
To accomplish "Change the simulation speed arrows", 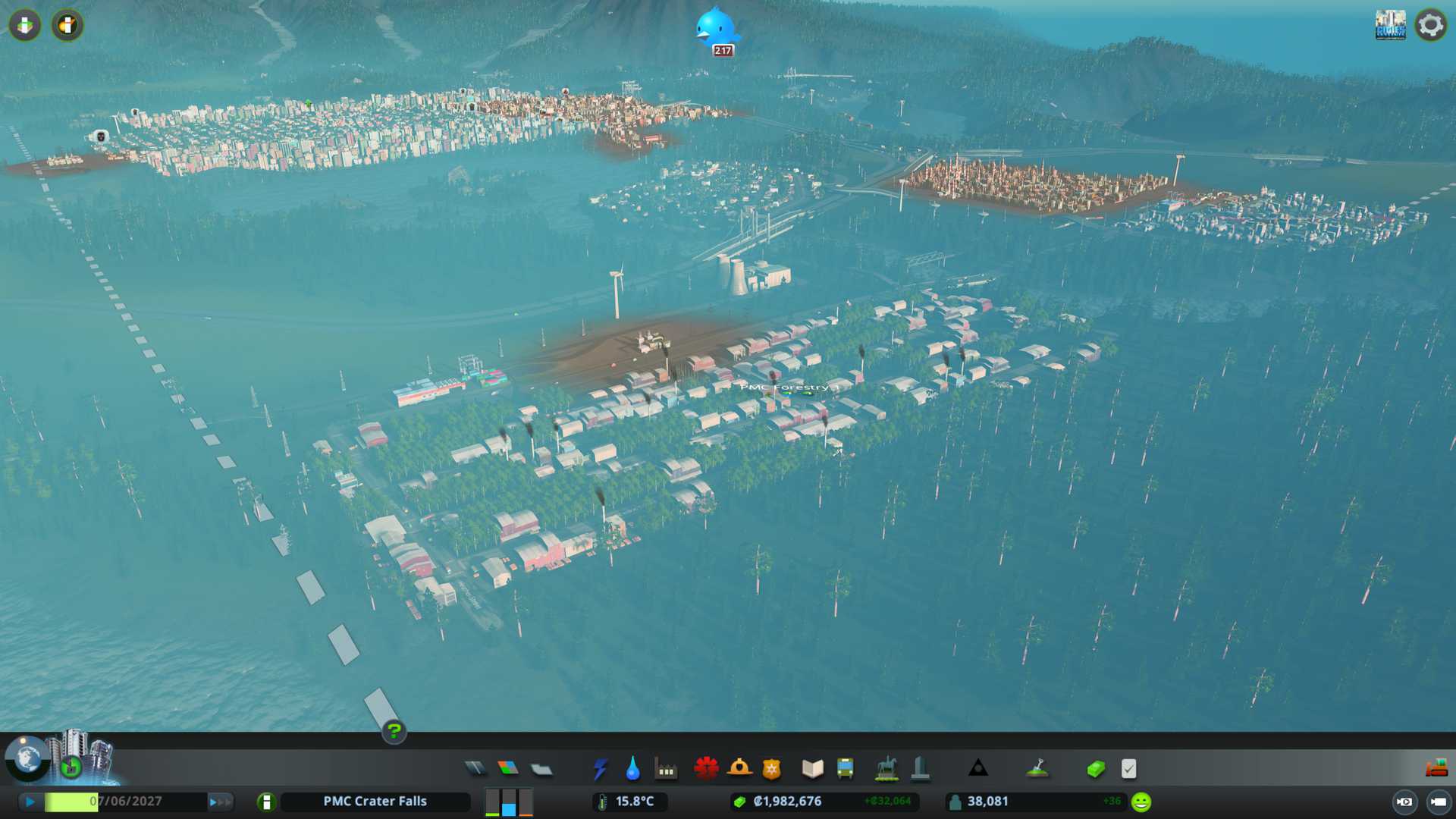I will [x=220, y=802].
